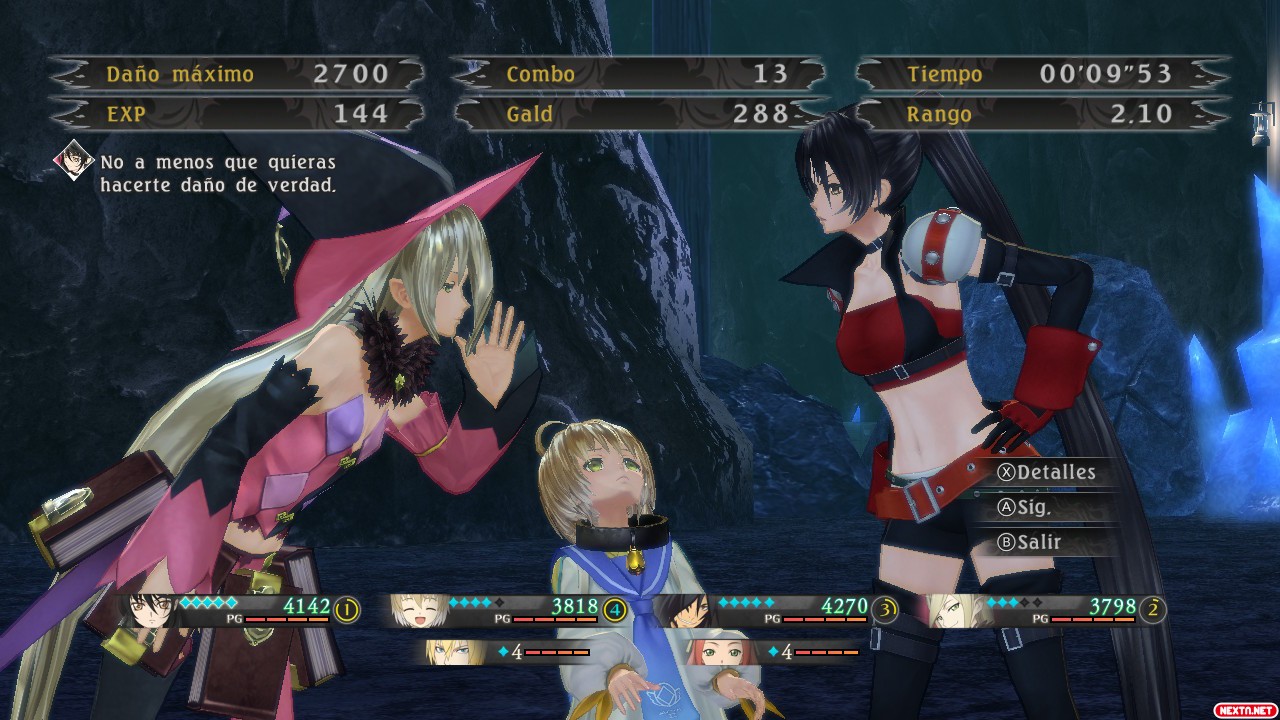Click the speaker portrait beside the dialogue
1280x720 pixels.
click(x=74, y=160)
